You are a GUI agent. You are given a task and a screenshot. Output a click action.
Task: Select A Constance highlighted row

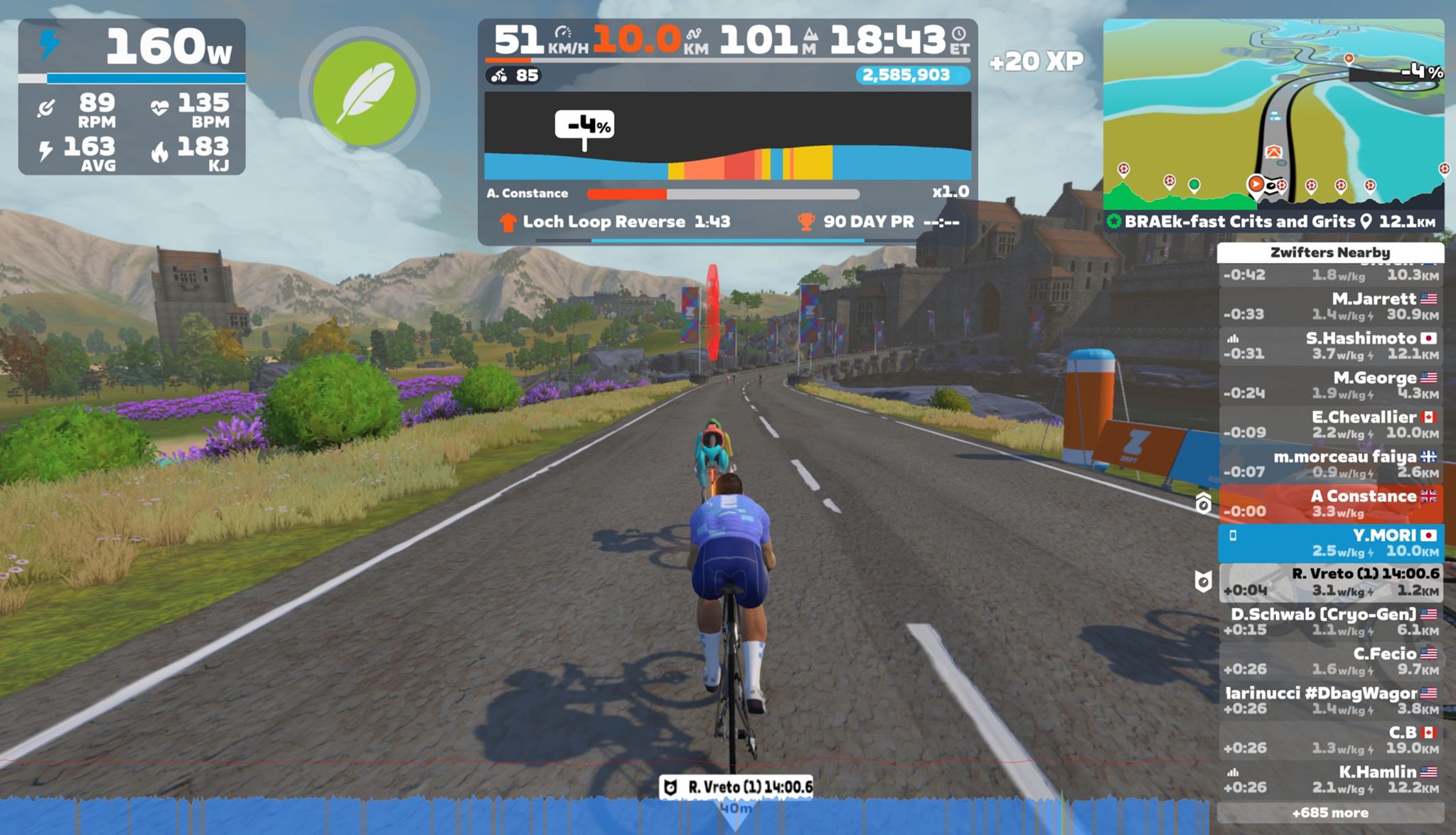[x=1330, y=504]
